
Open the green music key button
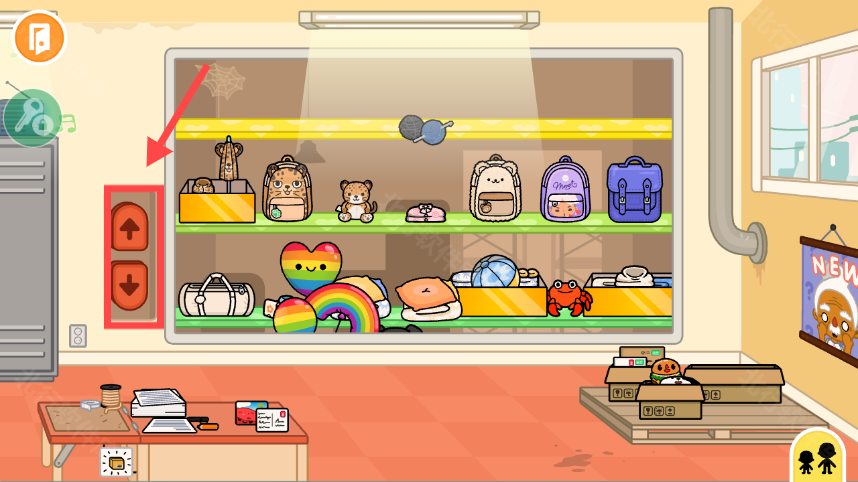pyautogui.click(x=32, y=118)
